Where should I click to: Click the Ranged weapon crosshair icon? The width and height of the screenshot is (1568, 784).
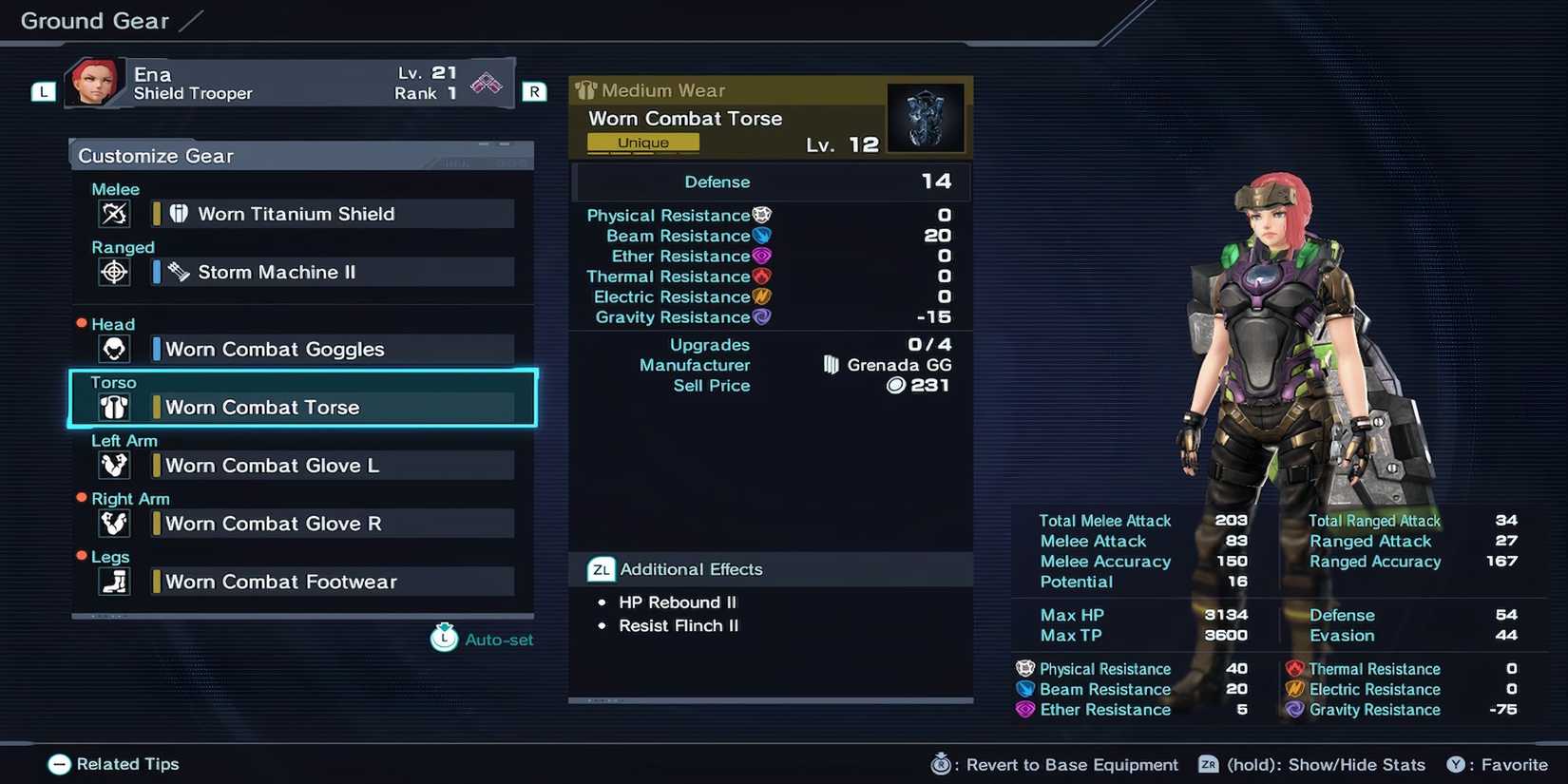(114, 272)
